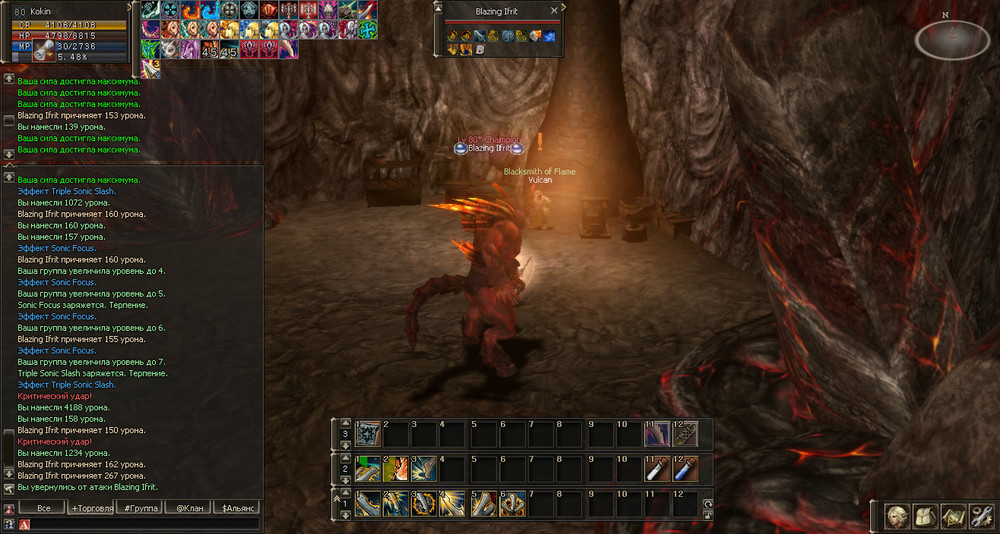This screenshot has height=534, width=1000.
Task: Use the white potion in slot 11
Action: pyautogui.click(x=656, y=468)
